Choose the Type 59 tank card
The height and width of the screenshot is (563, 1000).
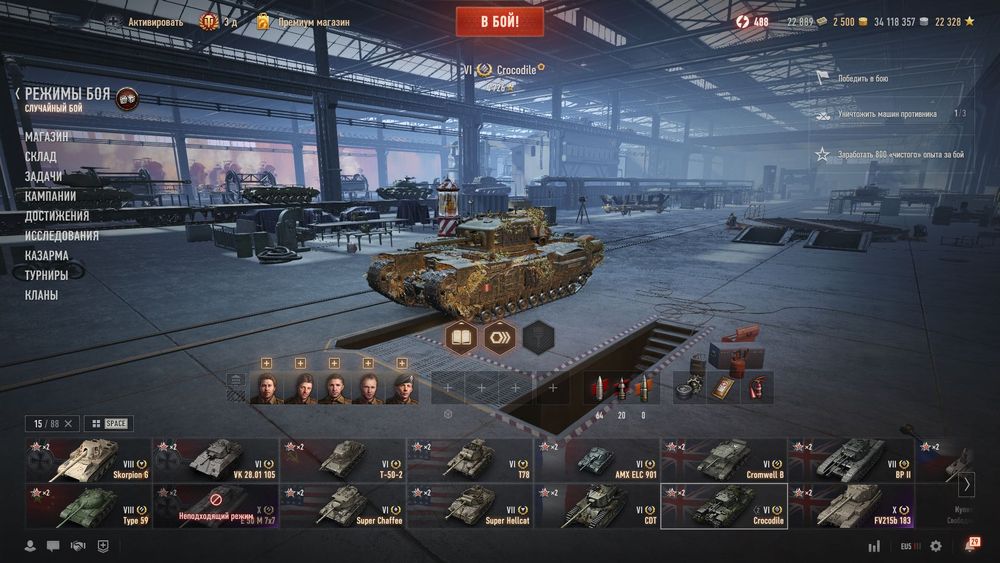coord(88,506)
